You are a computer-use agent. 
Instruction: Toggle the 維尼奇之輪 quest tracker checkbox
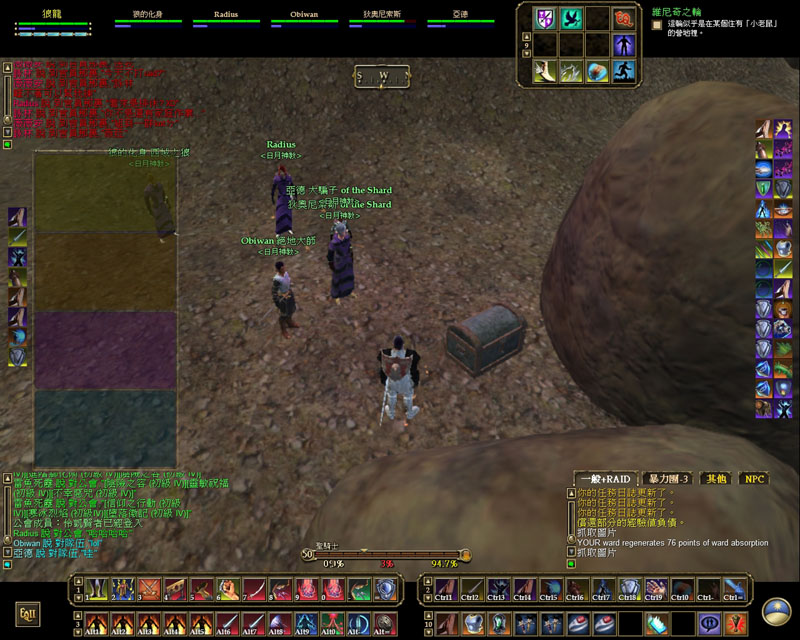point(656,23)
